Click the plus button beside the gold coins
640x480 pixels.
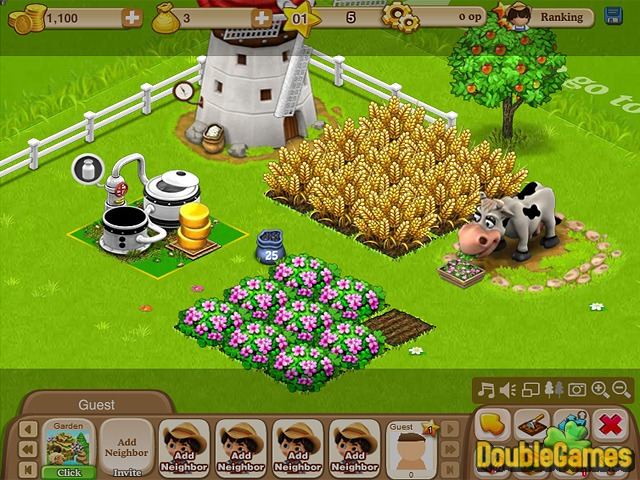(x=131, y=17)
